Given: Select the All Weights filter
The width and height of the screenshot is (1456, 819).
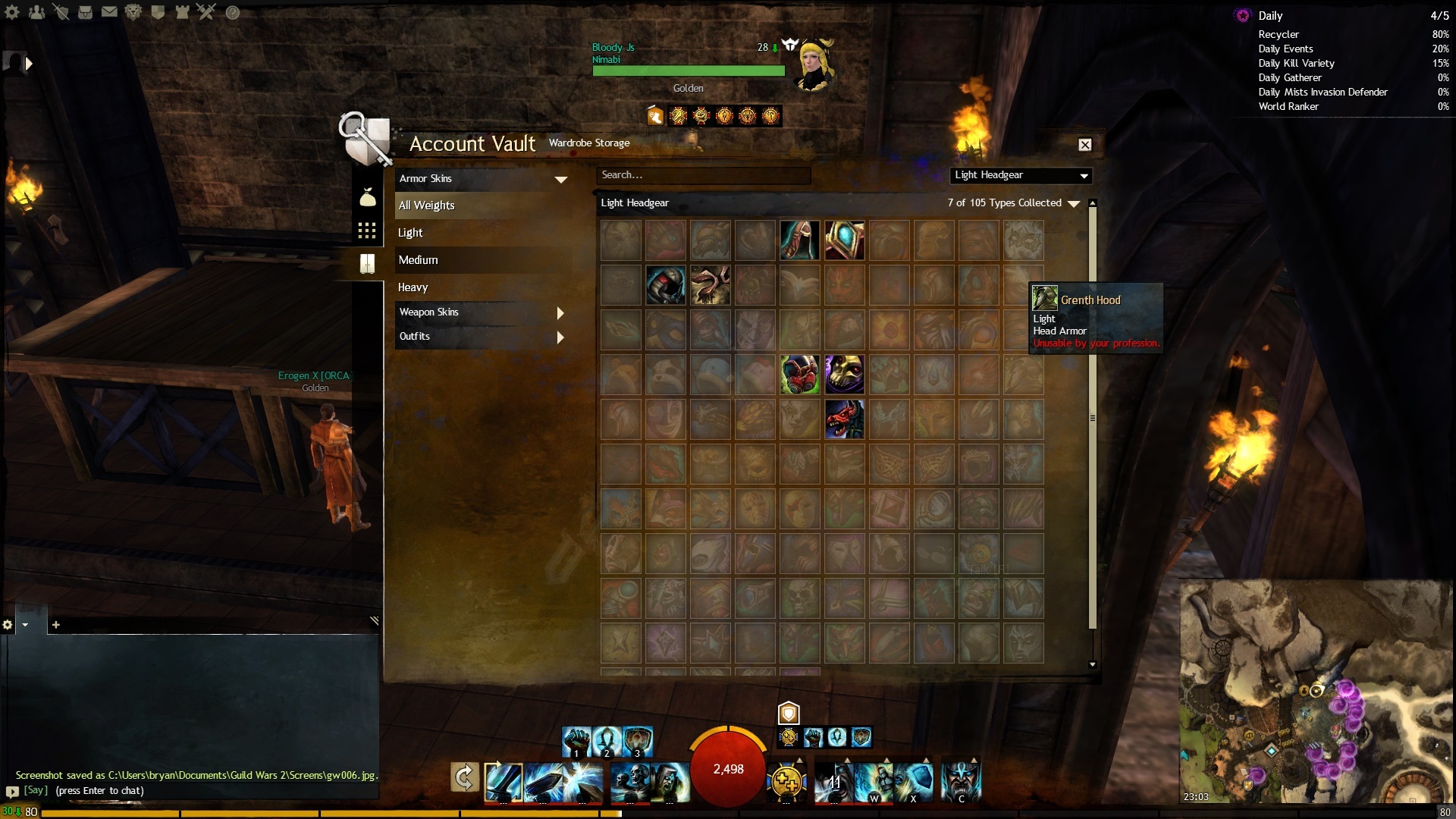Looking at the screenshot, I should [481, 206].
